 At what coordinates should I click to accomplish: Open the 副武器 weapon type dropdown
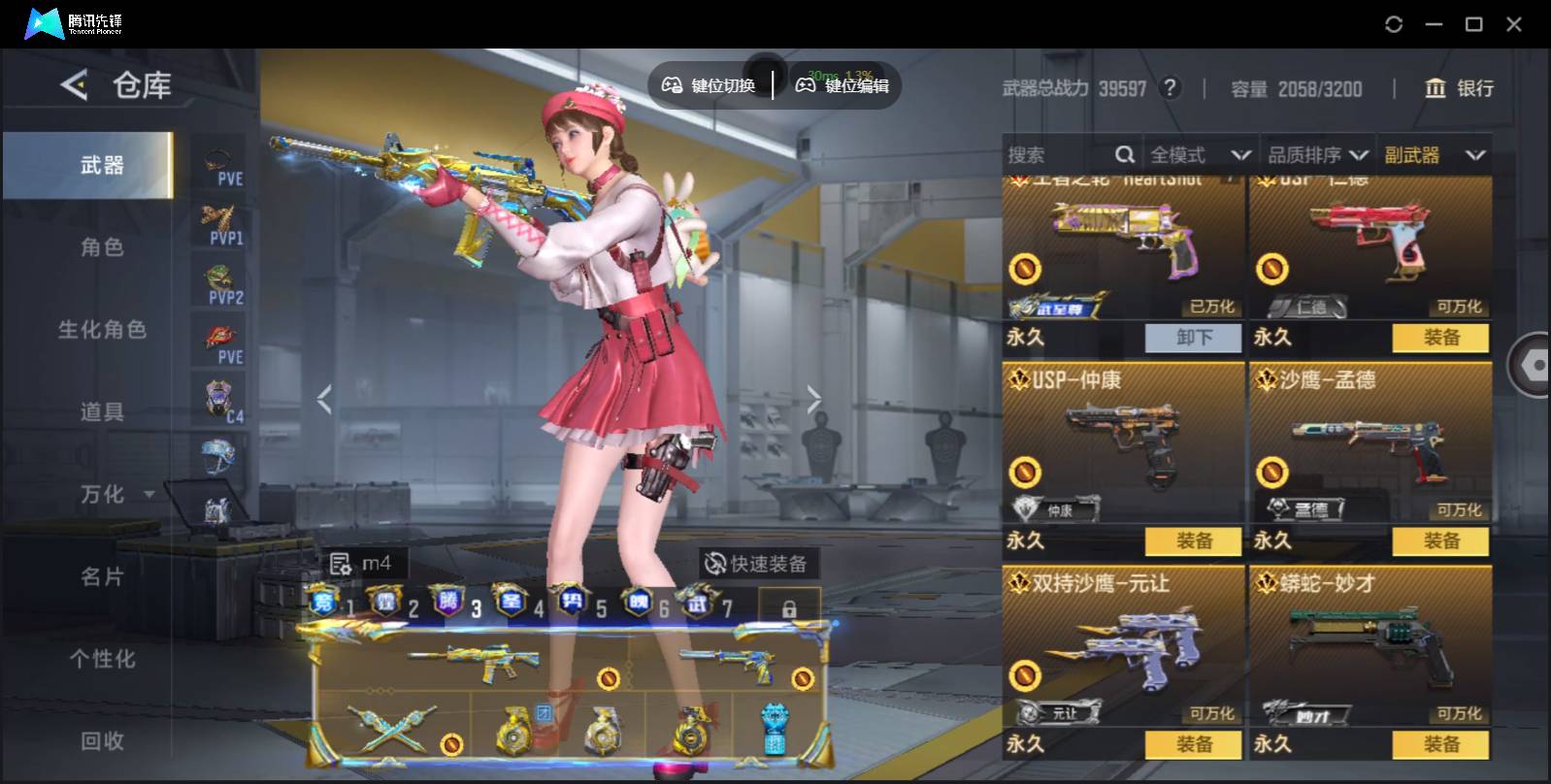[x=1435, y=155]
